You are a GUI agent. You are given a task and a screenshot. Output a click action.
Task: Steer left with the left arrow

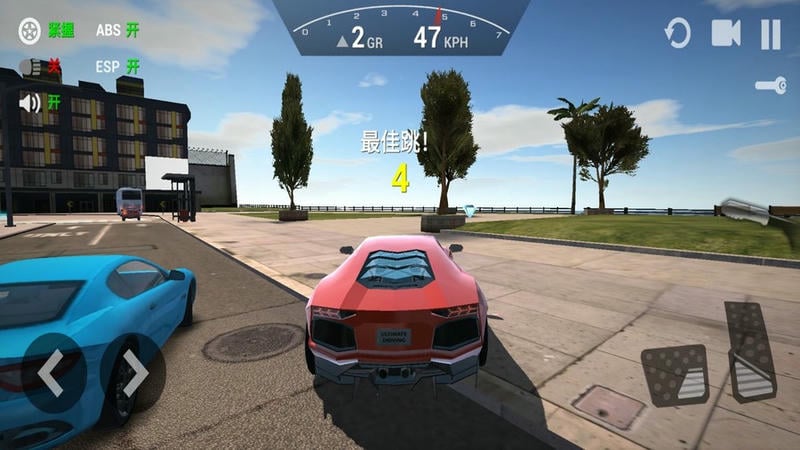[52, 373]
